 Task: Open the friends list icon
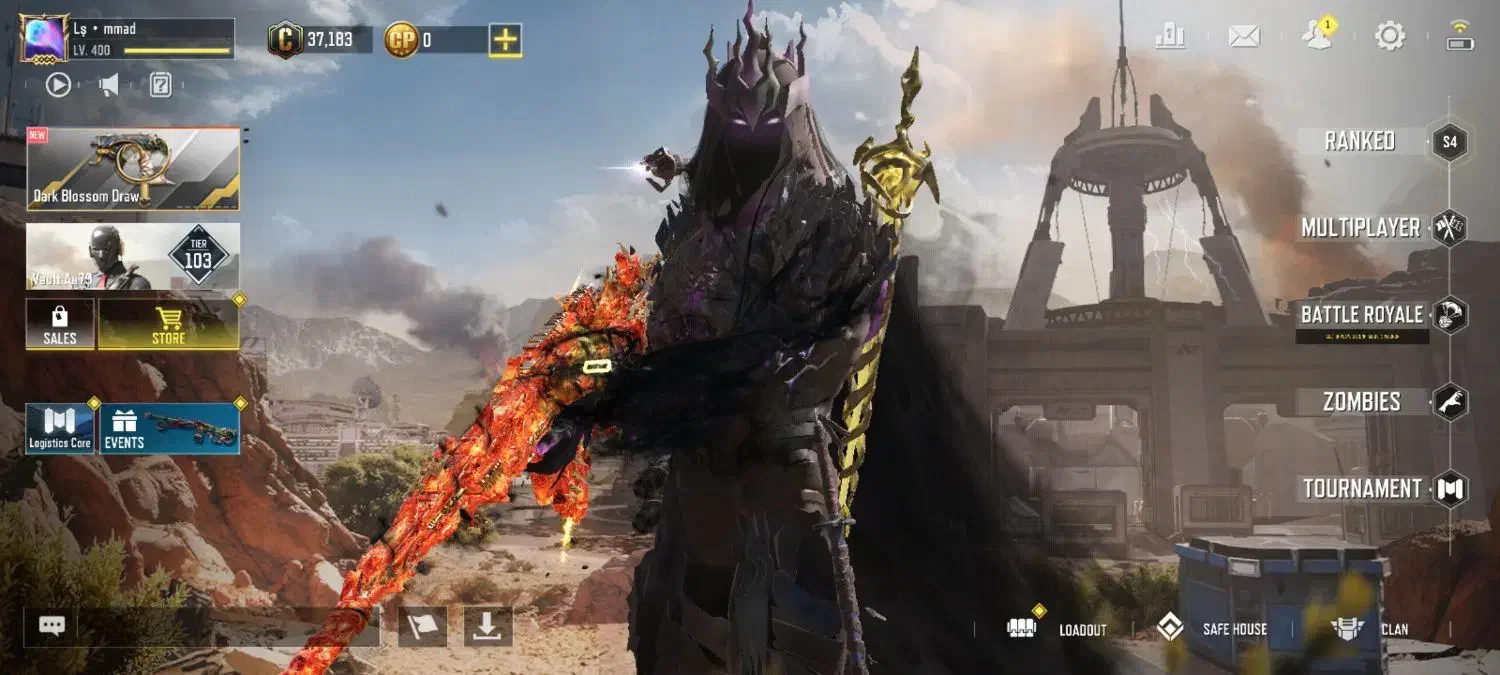(1317, 35)
